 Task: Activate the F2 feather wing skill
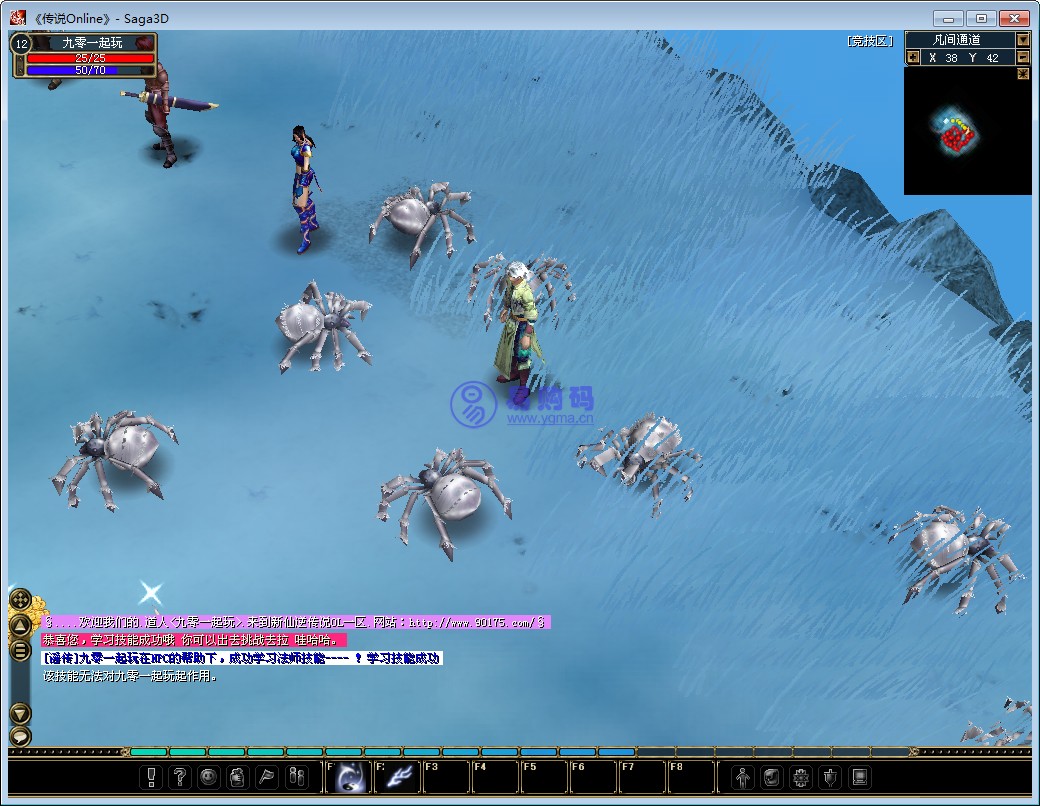(x=398, y=777)
